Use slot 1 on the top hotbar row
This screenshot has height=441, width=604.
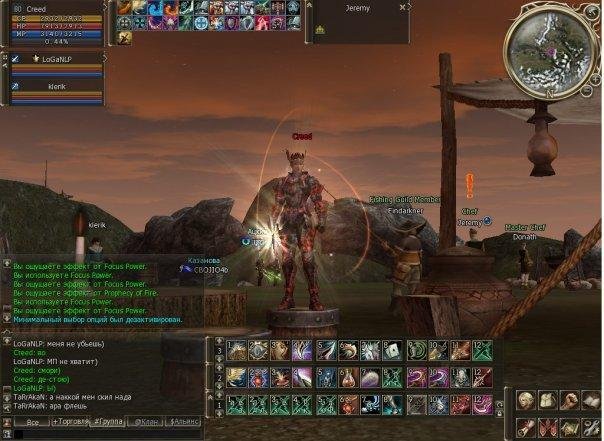coord(236,351)
